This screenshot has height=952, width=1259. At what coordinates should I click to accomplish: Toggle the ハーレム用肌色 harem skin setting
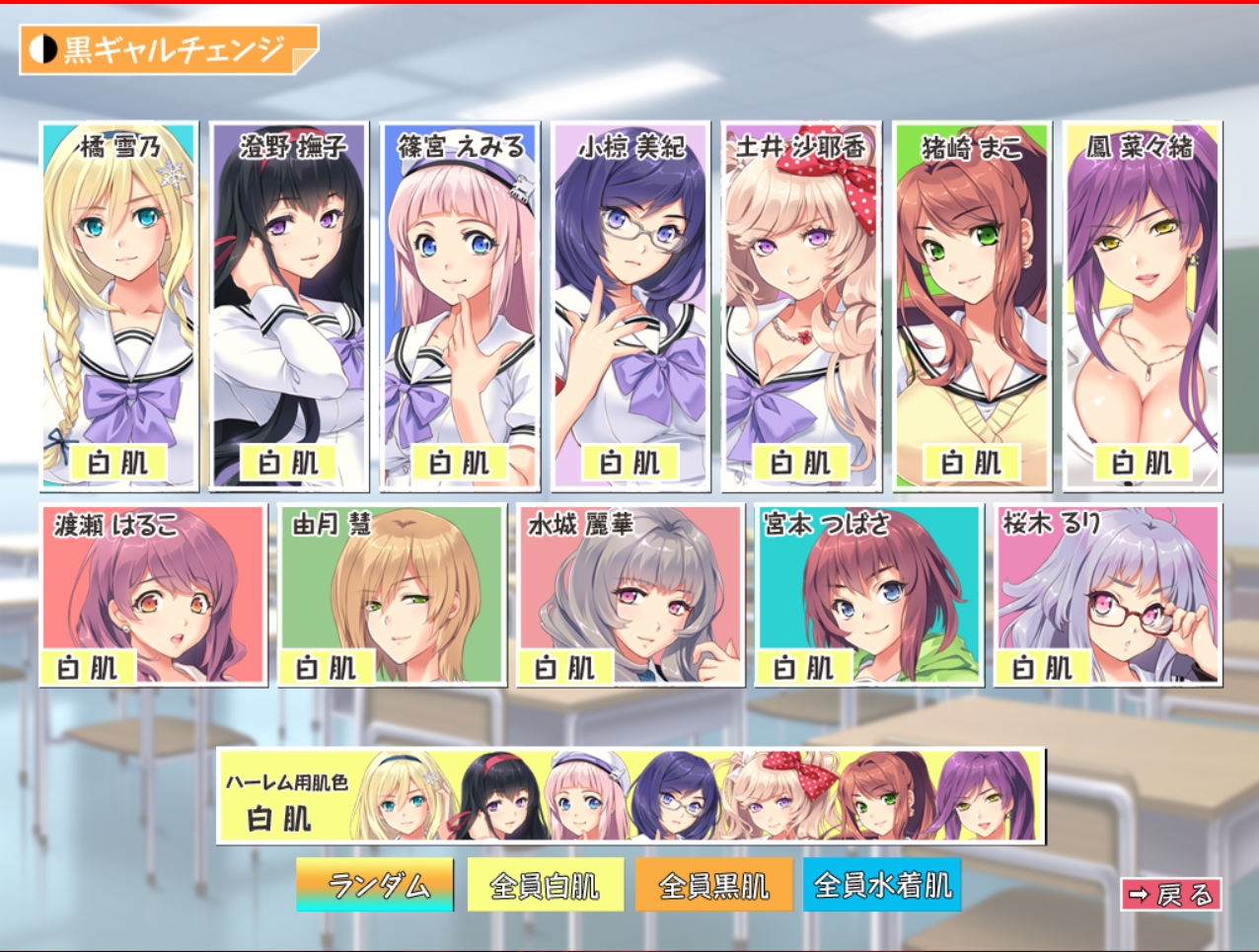click(x=630, y=795)
